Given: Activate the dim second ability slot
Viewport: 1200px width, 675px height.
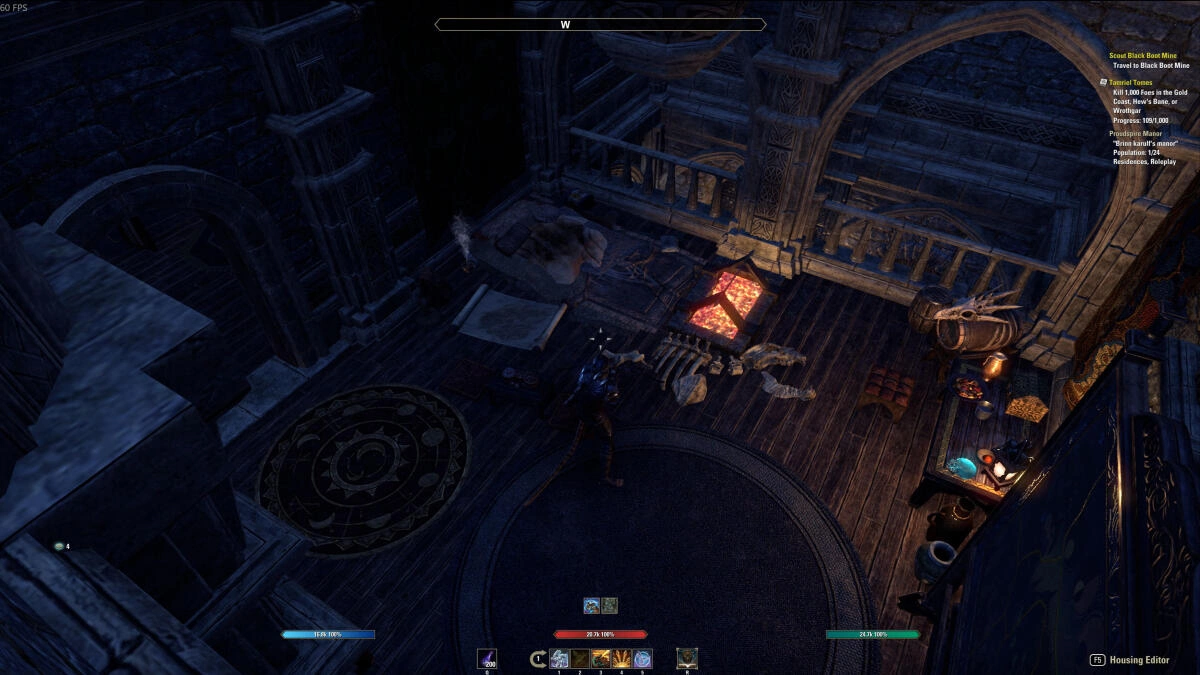Looking at the screenshot, I should click(x=580, y=658).
